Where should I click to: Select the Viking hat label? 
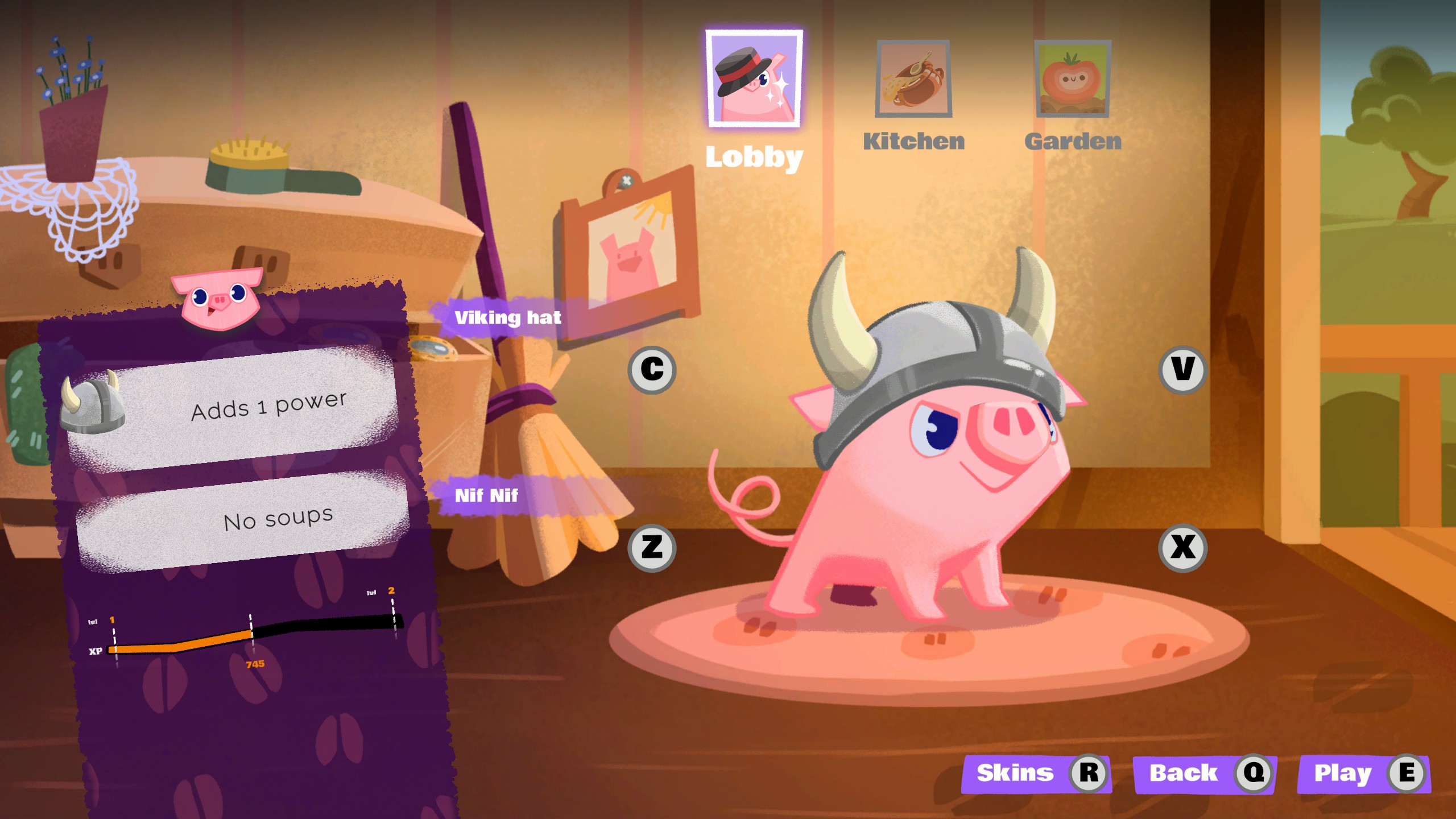point(507,317)
